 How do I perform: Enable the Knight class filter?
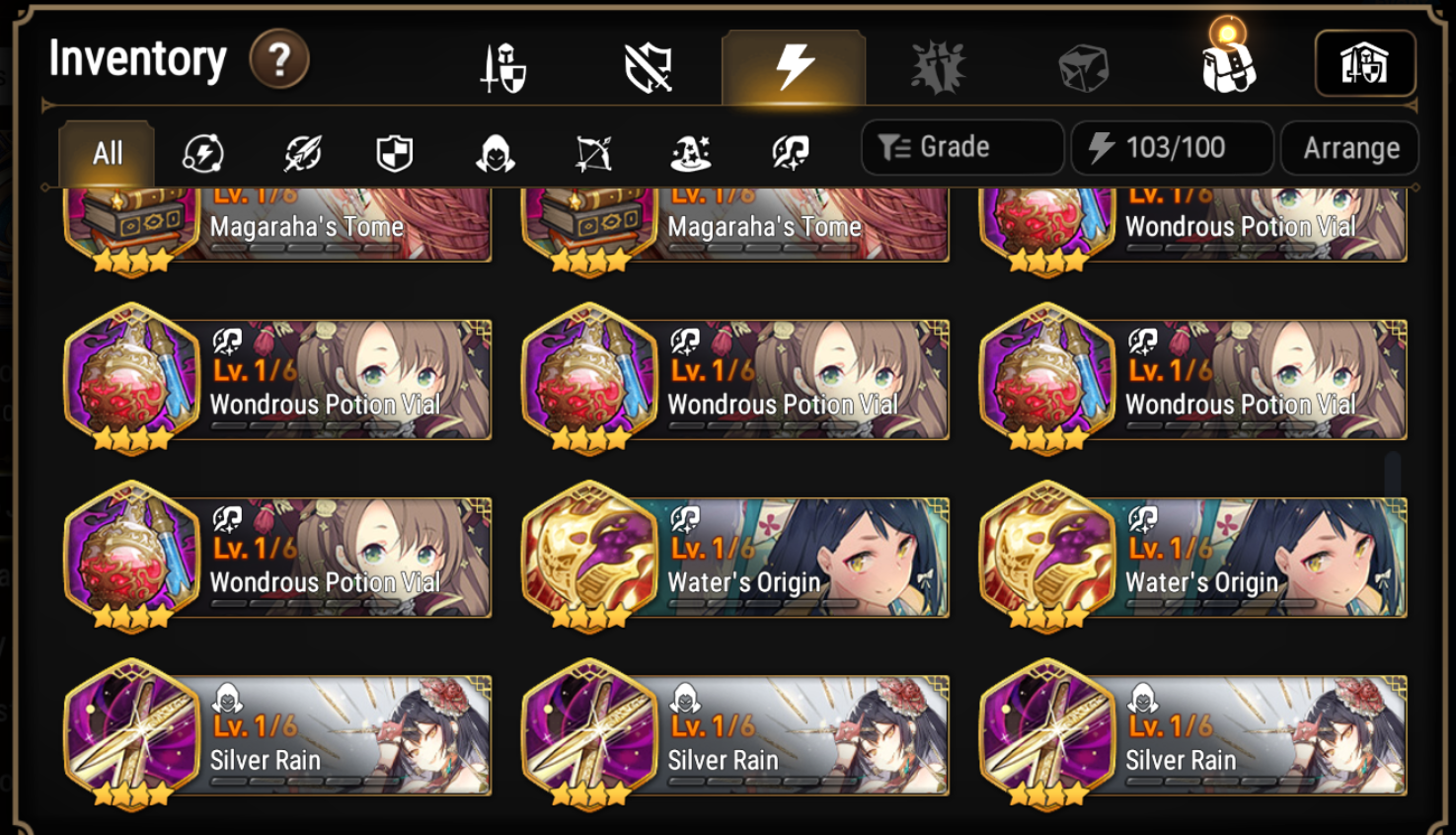click(x=397, y=151)
